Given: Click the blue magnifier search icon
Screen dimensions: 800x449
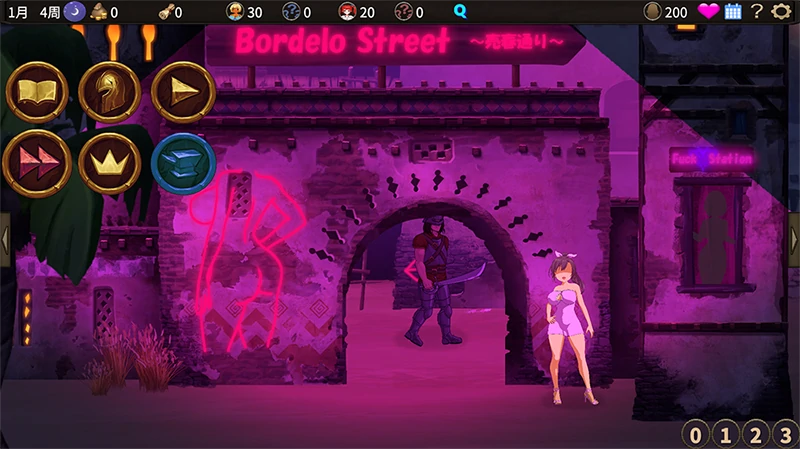Looking at the screenshot, I should click(460, 12).
